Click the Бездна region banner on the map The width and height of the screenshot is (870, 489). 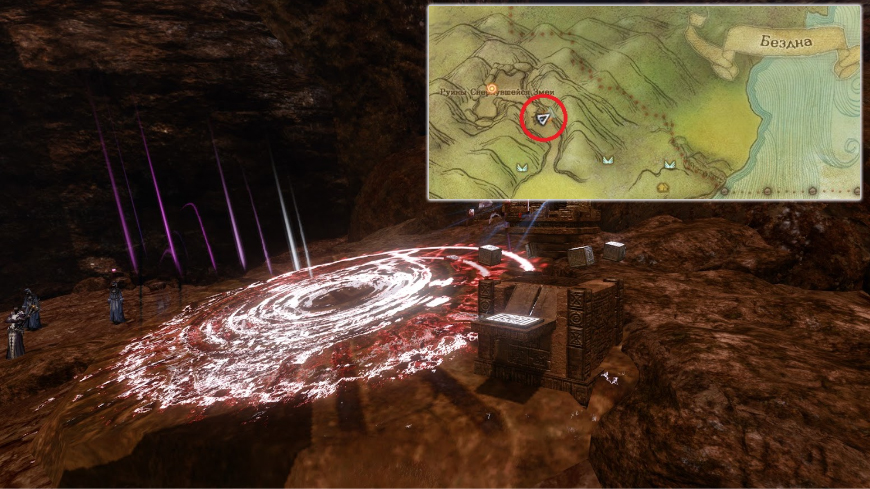point(786,44)
